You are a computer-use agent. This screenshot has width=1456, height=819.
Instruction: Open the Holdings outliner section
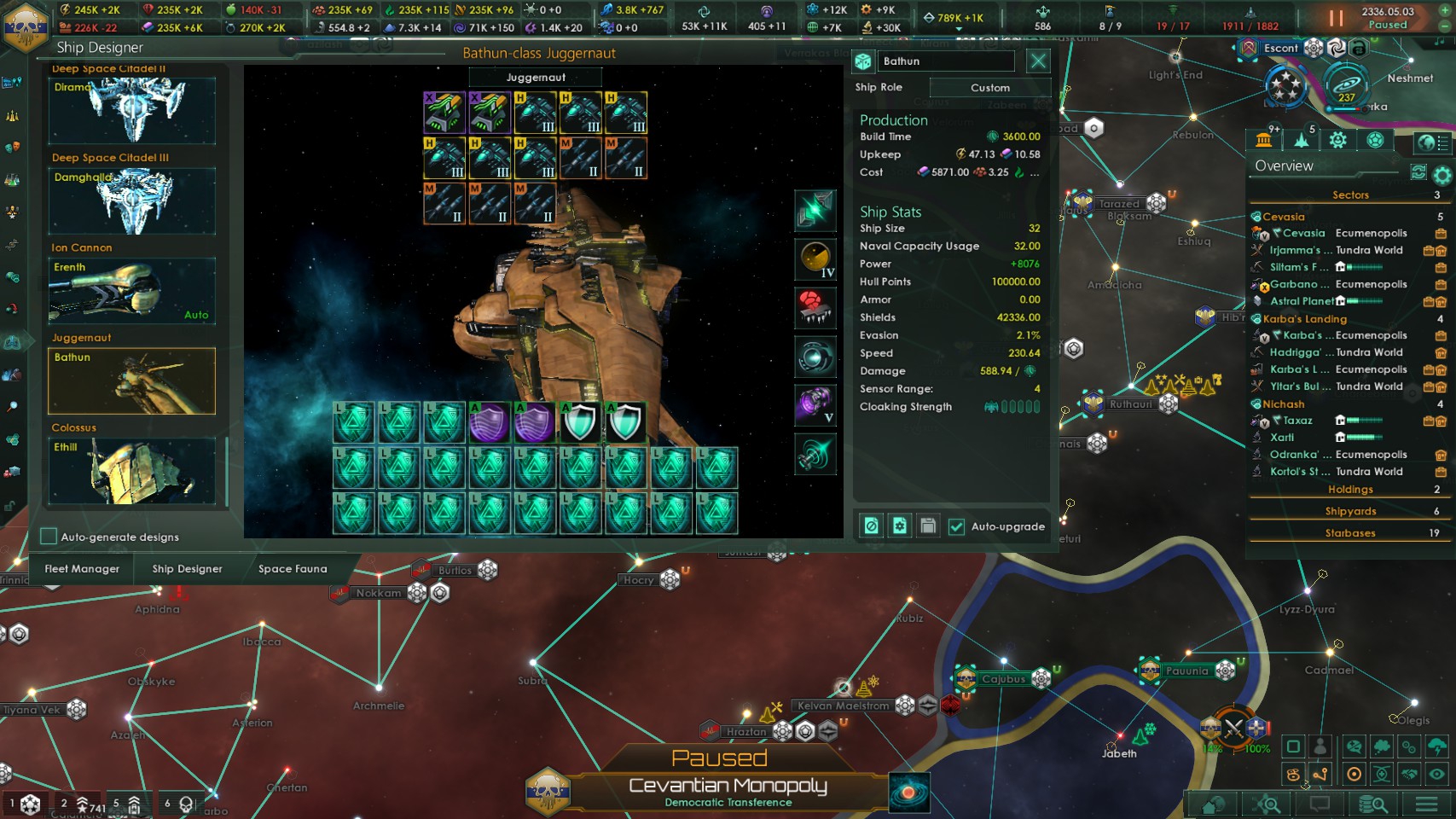click(1349, 490)
